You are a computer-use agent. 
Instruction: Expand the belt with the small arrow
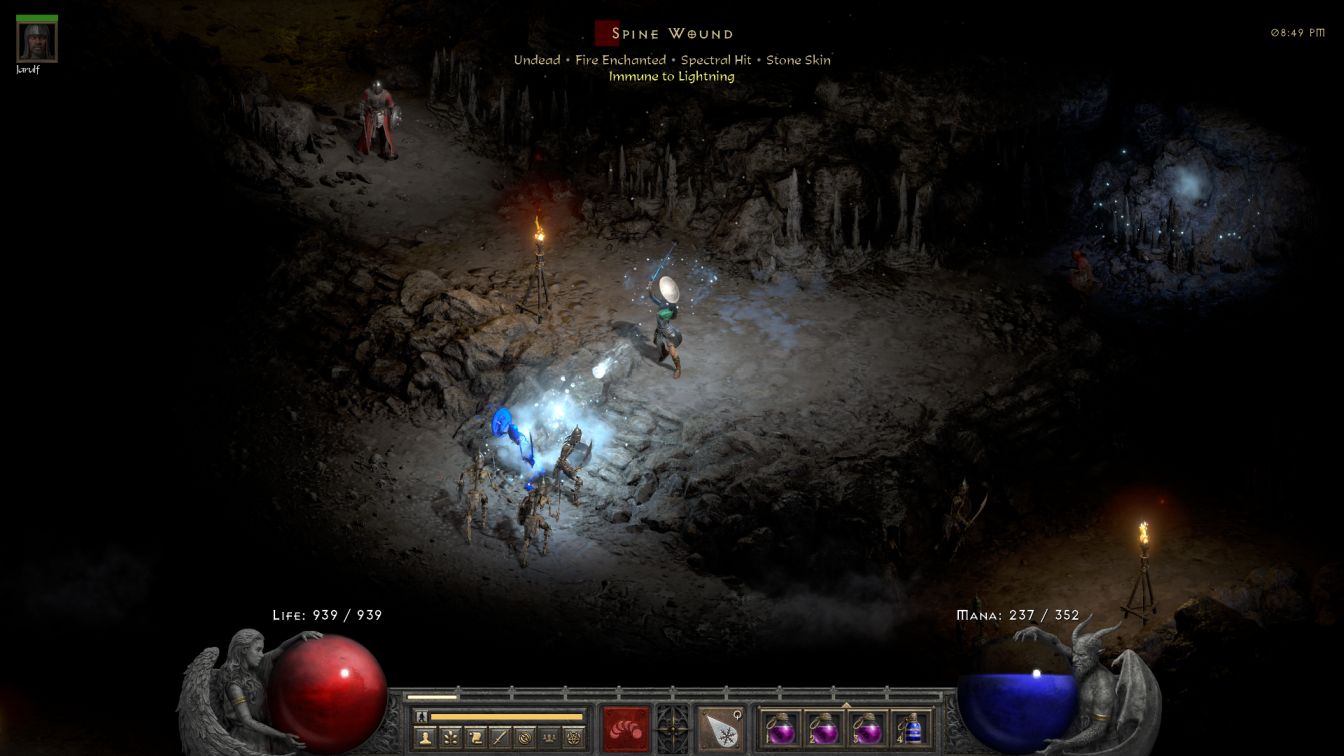[x=846, y=704]
